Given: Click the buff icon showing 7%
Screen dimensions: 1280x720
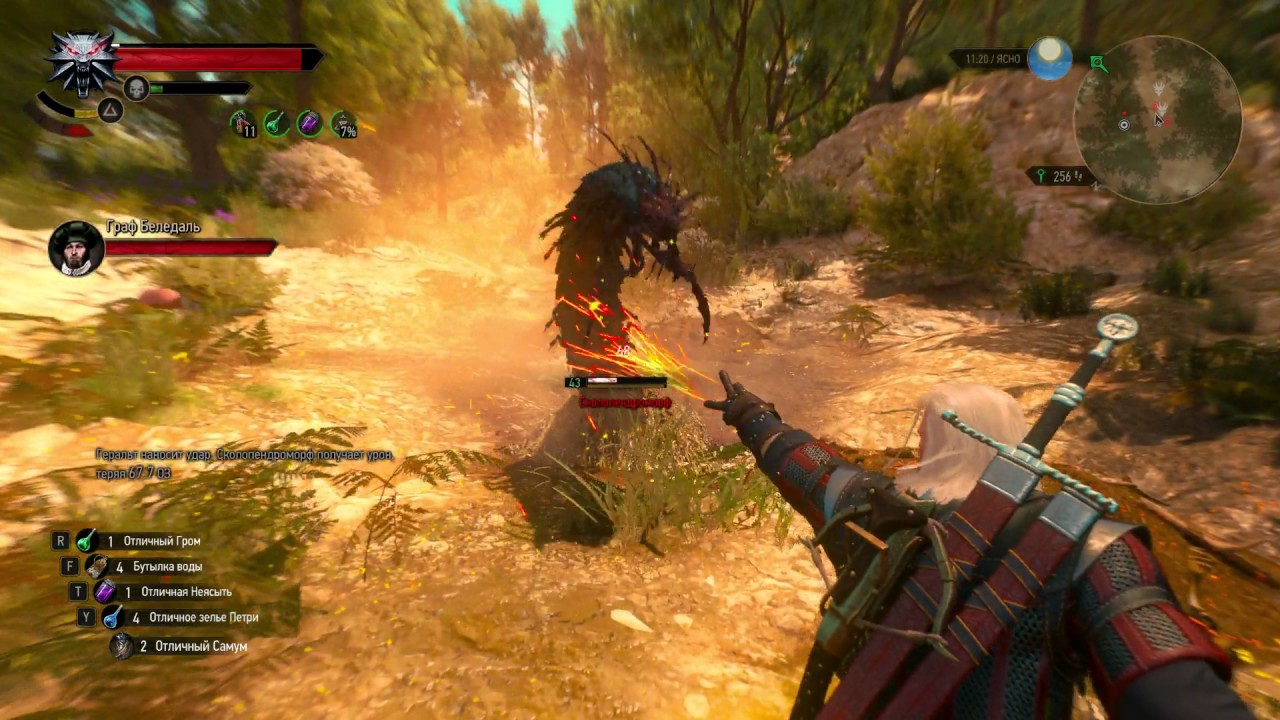Looking at the screenshot, I should [x=344, y=124].
